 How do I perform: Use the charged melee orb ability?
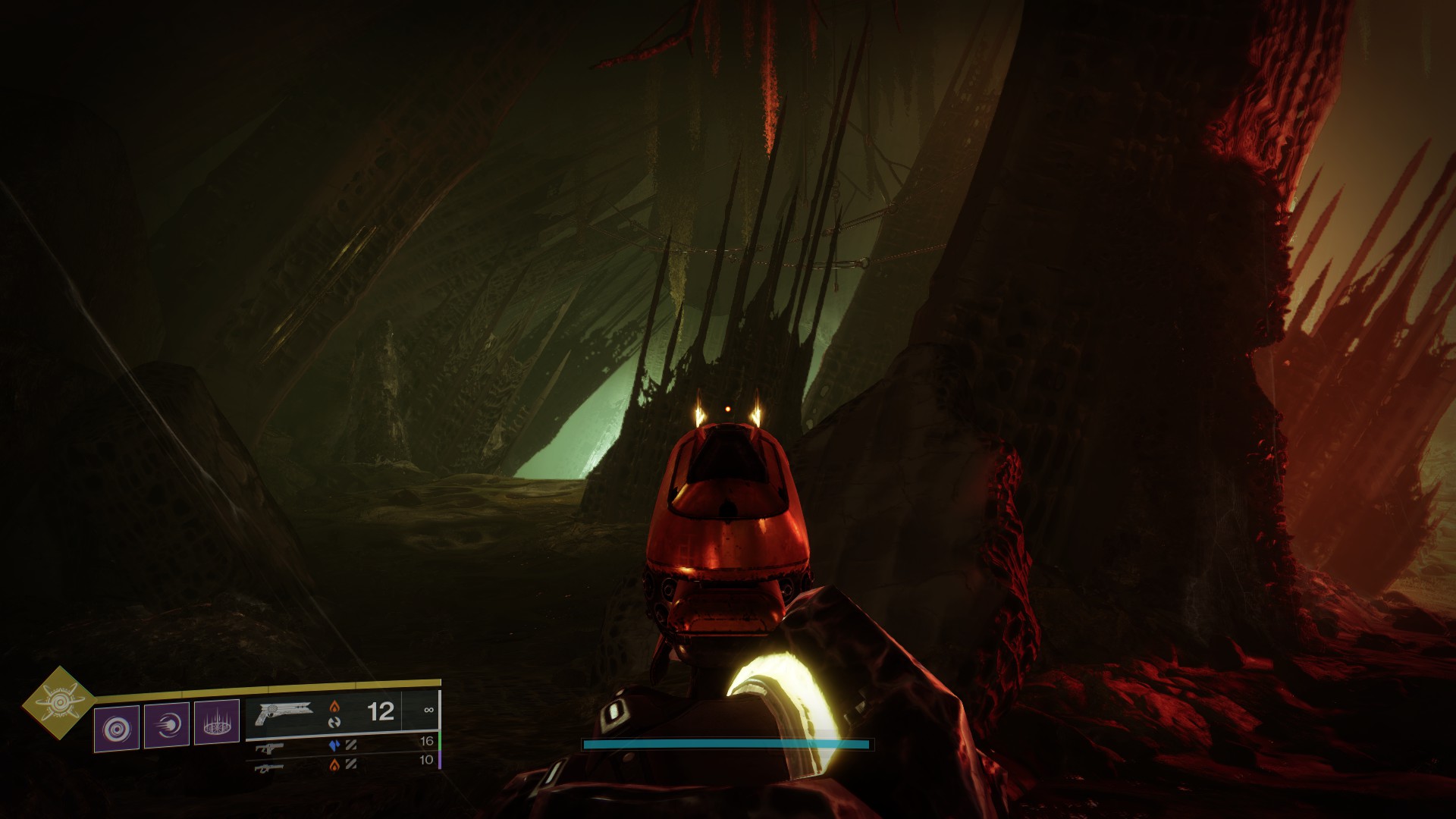167,725
